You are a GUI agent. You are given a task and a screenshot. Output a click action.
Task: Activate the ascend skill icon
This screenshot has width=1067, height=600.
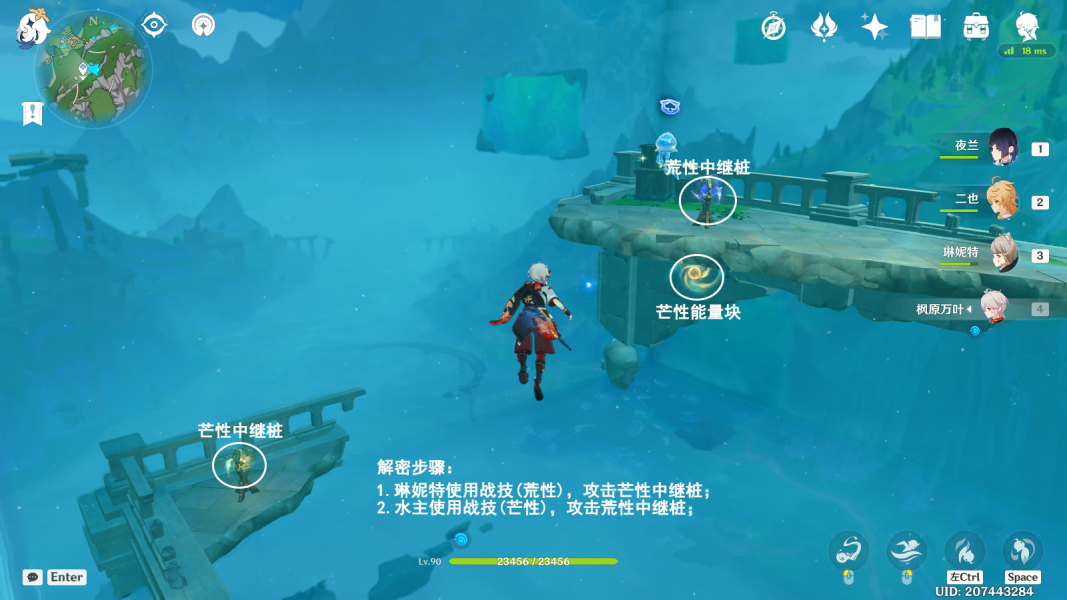coord(1022,550)
